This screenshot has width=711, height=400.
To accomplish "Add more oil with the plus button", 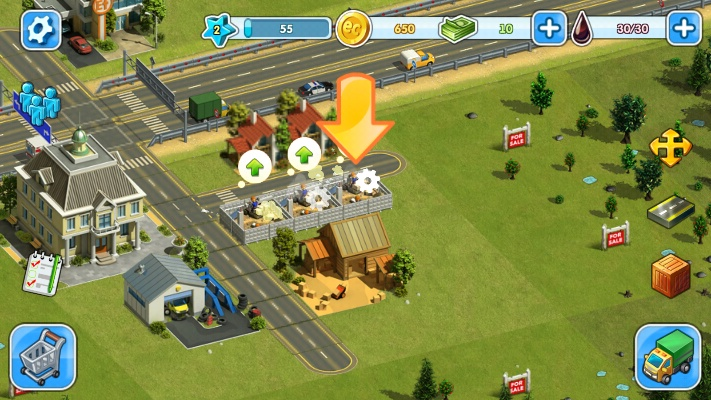I will coord(684,28).
